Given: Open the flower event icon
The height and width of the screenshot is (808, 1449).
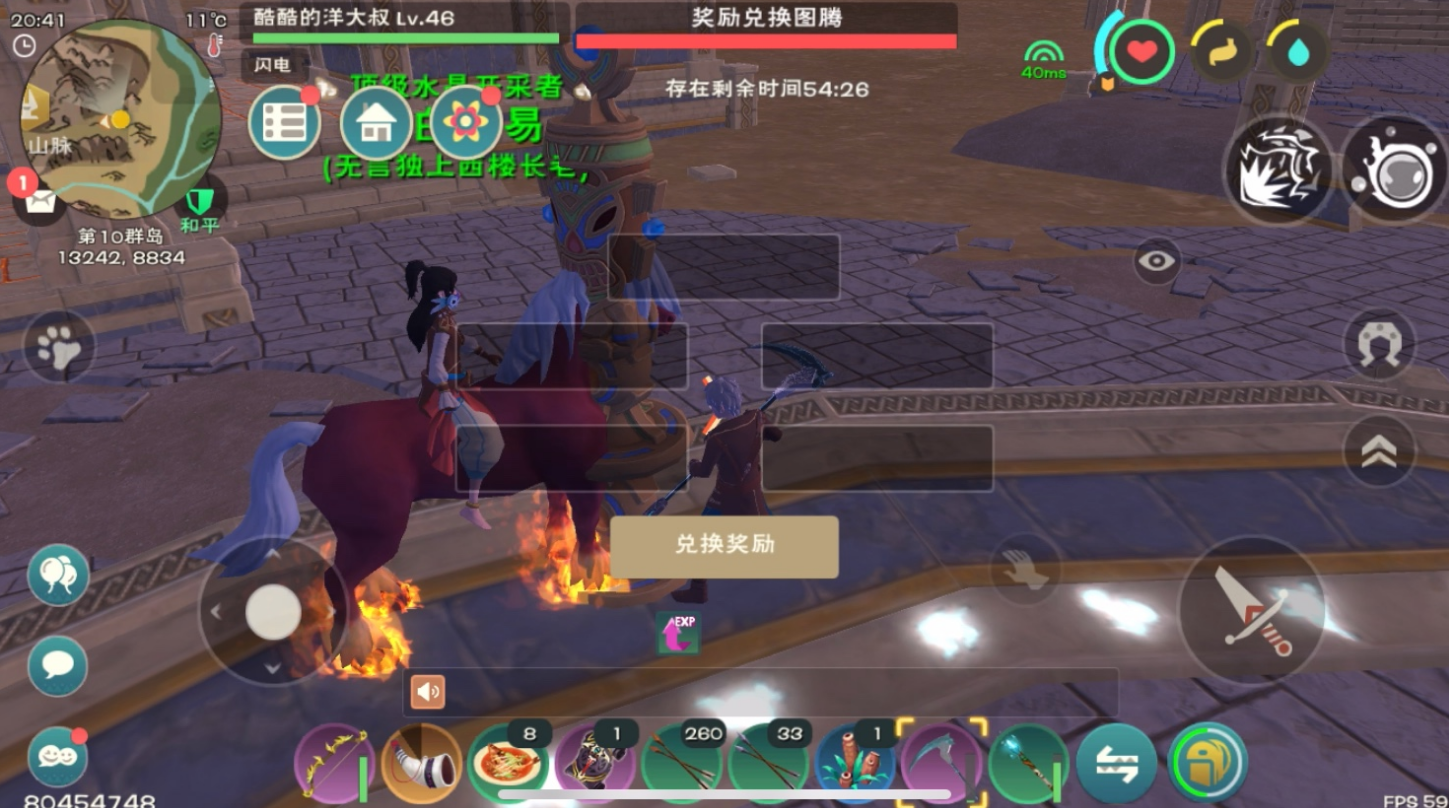Looking at the screenshot, I should tap(465, 123).
